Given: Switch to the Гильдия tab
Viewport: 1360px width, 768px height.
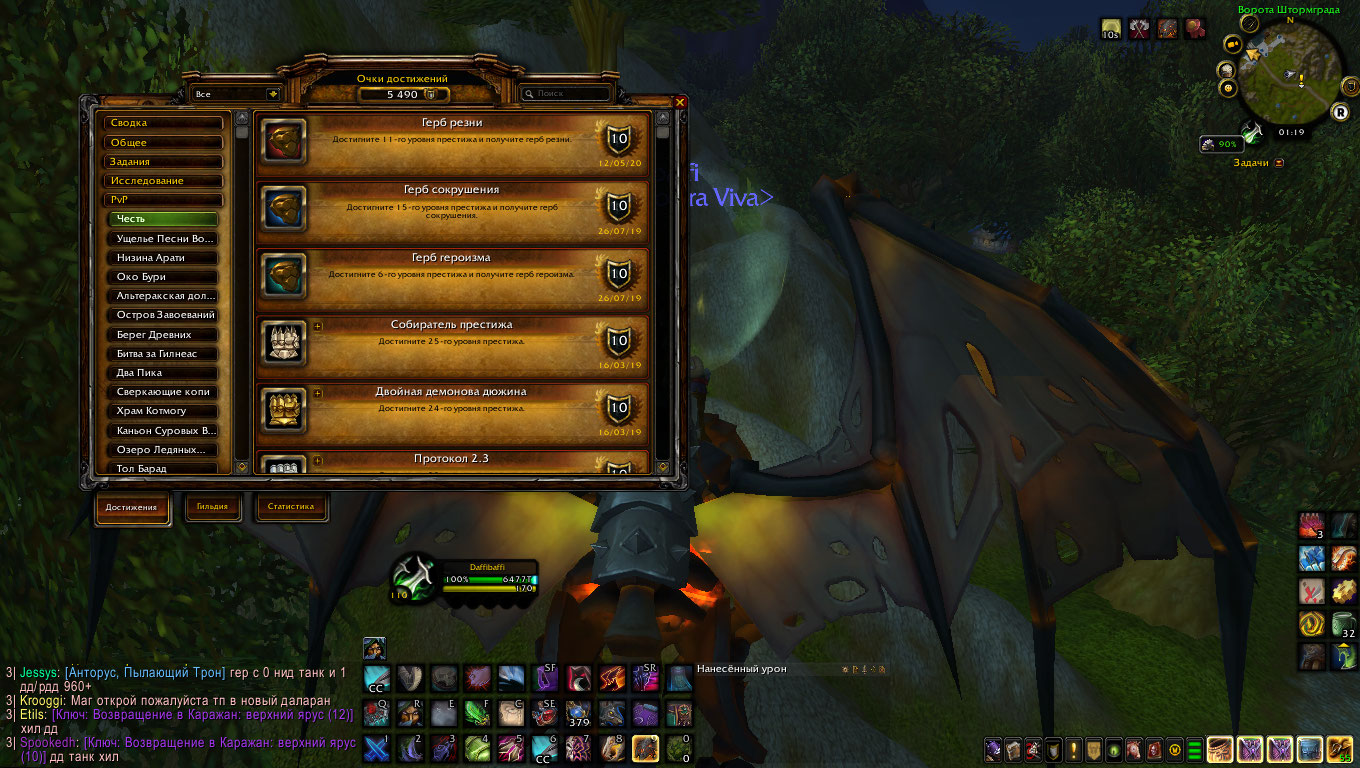Looking at the screenshot, I should point(212,507).
